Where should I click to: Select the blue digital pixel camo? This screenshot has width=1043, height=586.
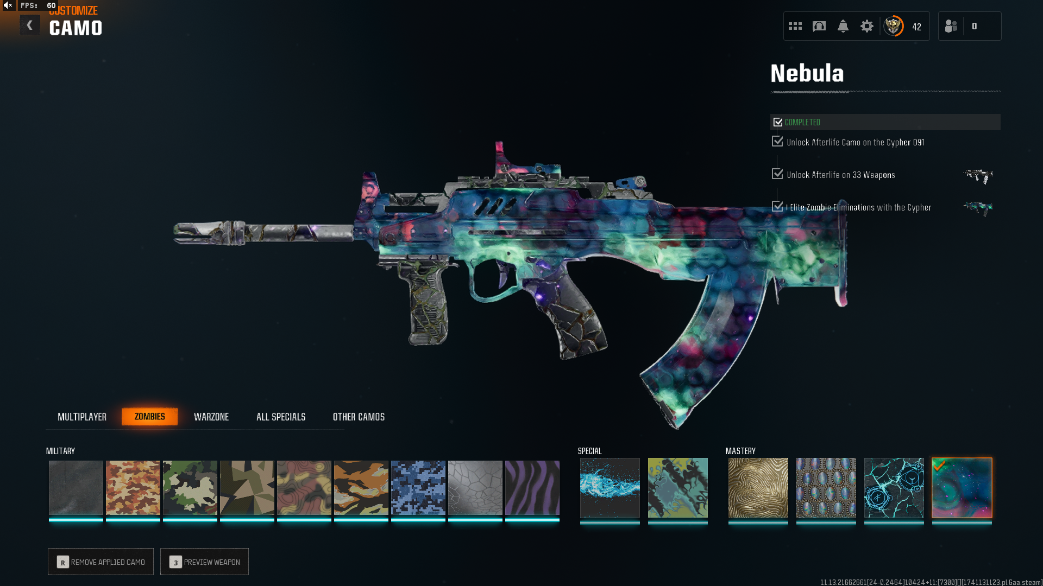tap(418, 488)
